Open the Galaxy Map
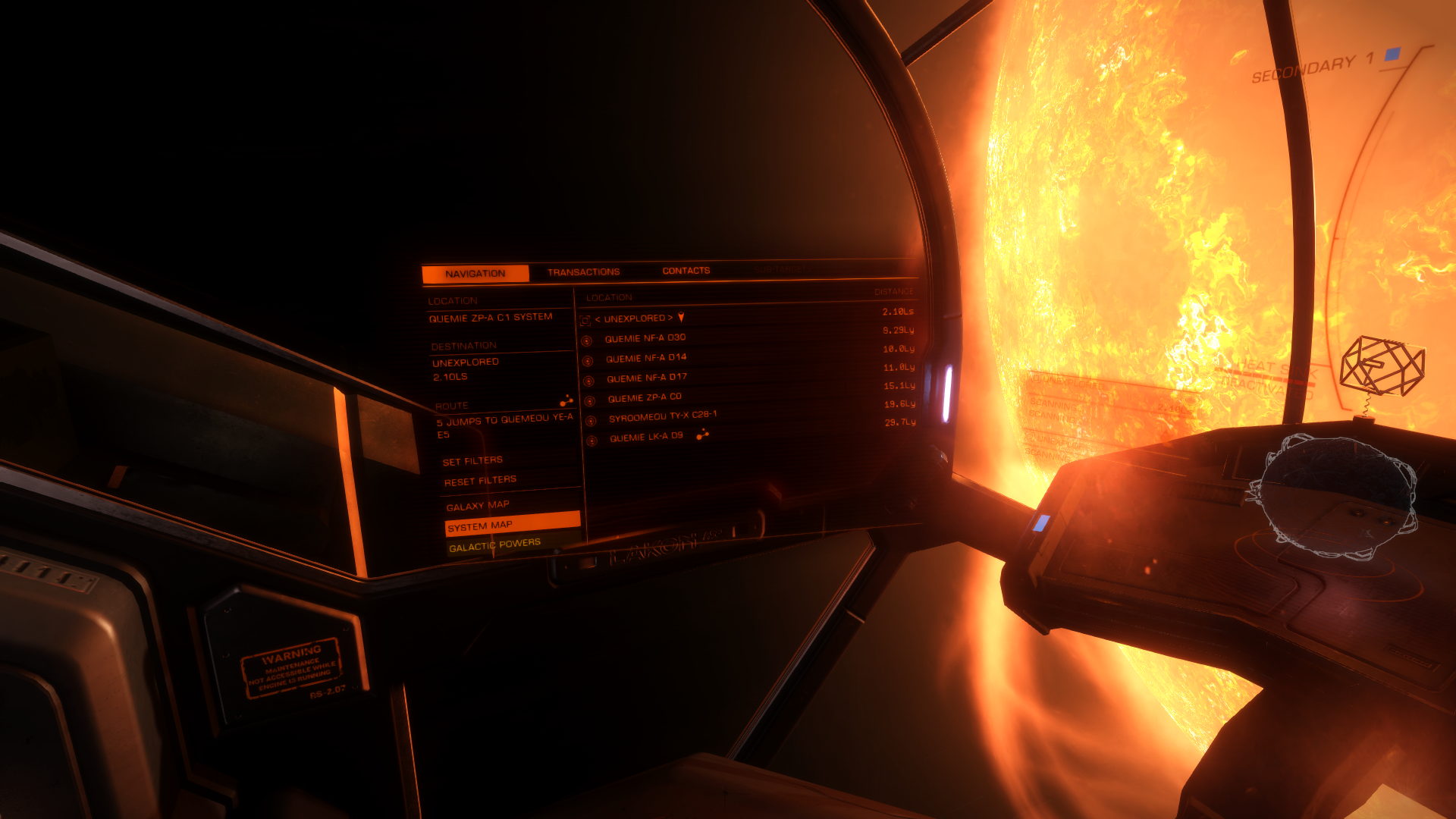 tap(478, 506)
